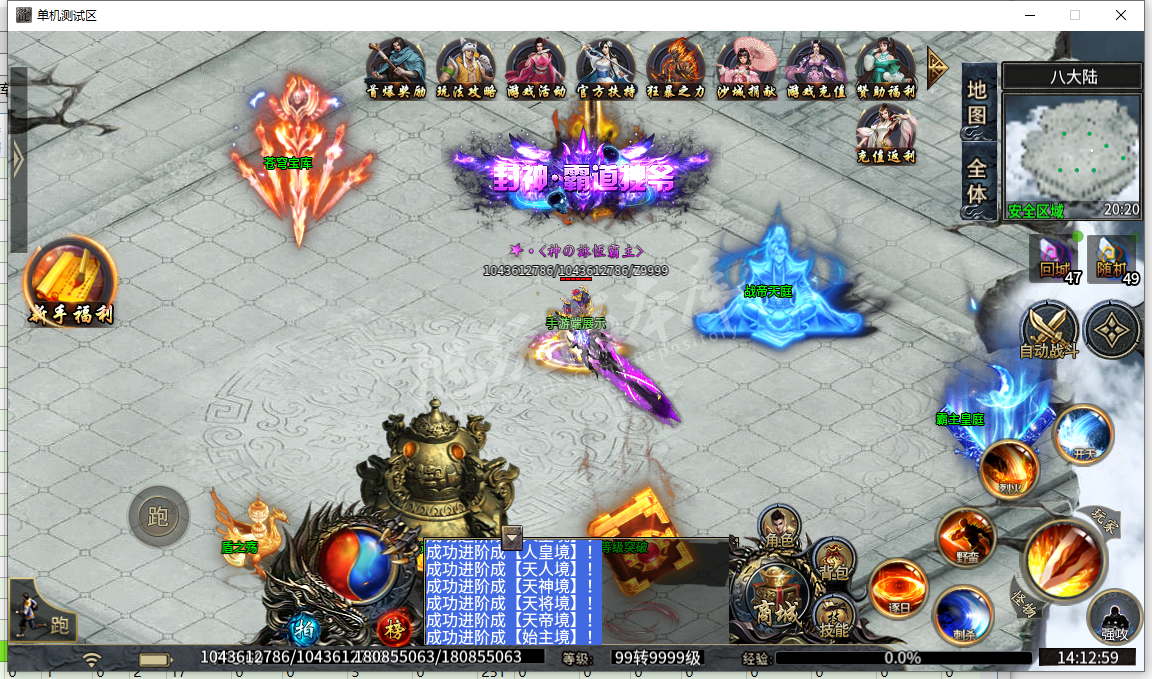The height and width of the screenshot is (679, 1152).
Task: Cast the 开天 skill
Action: [1084, 434]
